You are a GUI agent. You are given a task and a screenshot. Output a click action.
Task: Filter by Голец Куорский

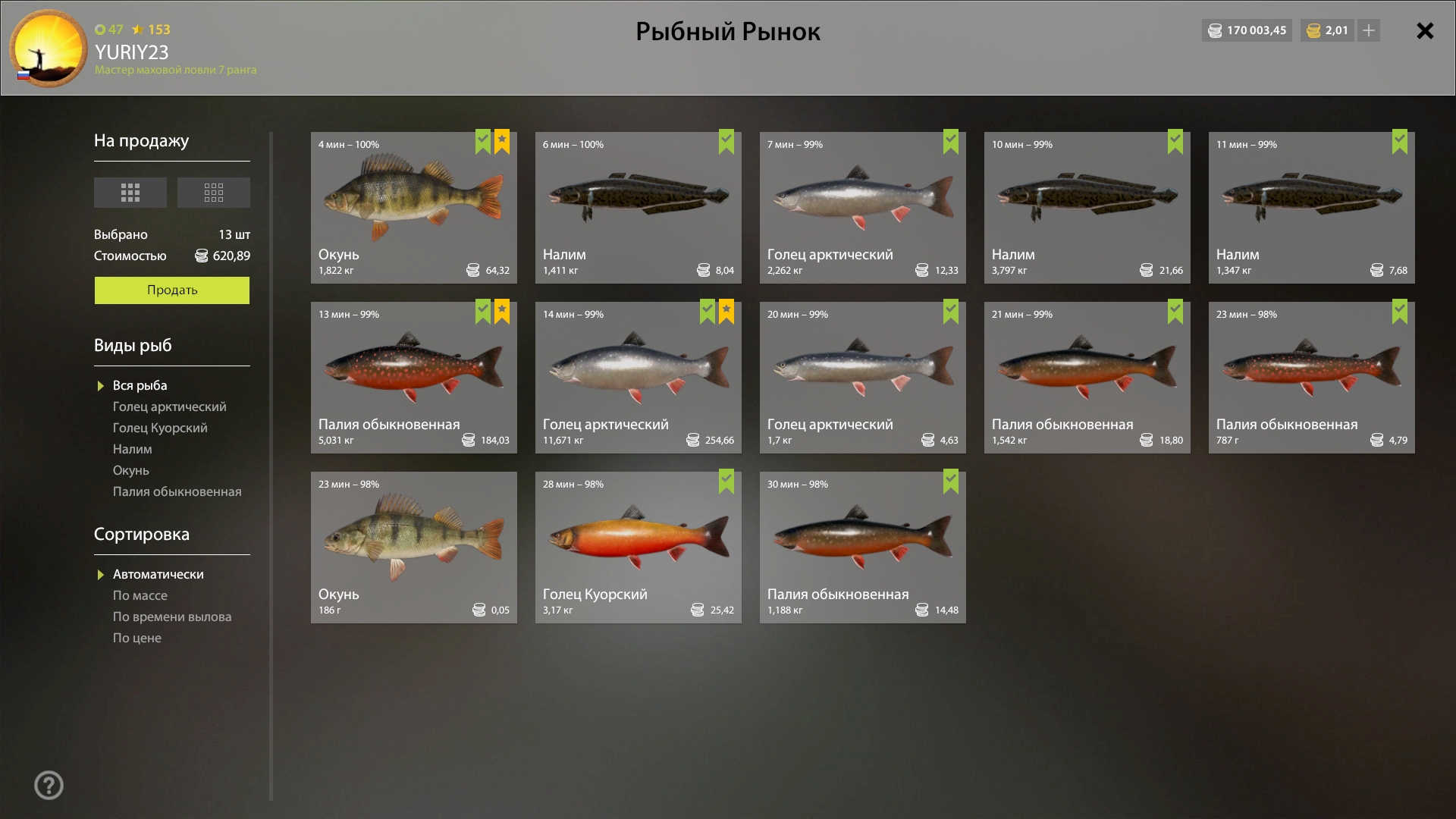pos(160,428)
